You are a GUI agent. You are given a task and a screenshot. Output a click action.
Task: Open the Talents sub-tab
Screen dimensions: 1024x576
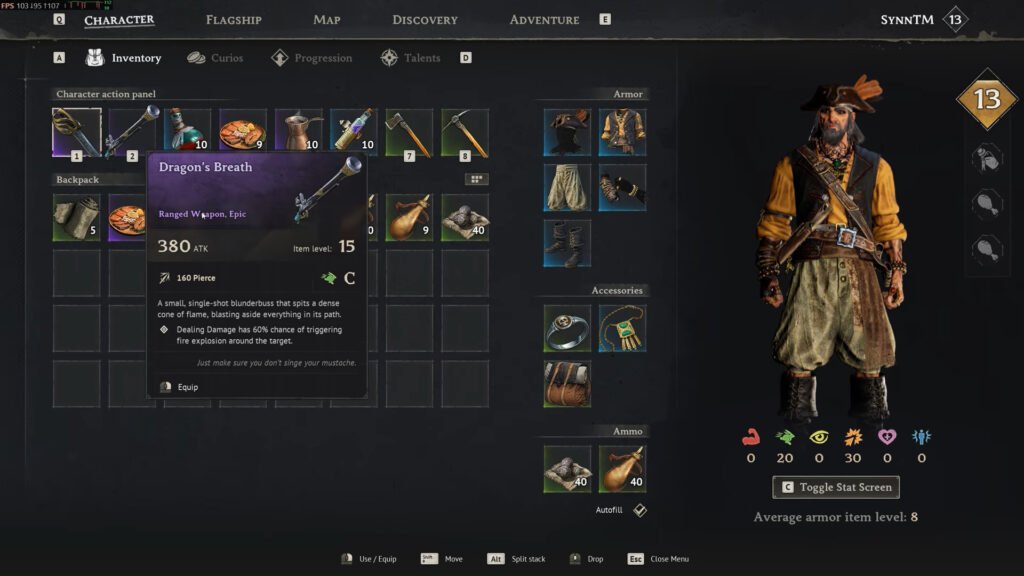click(410, 58)
